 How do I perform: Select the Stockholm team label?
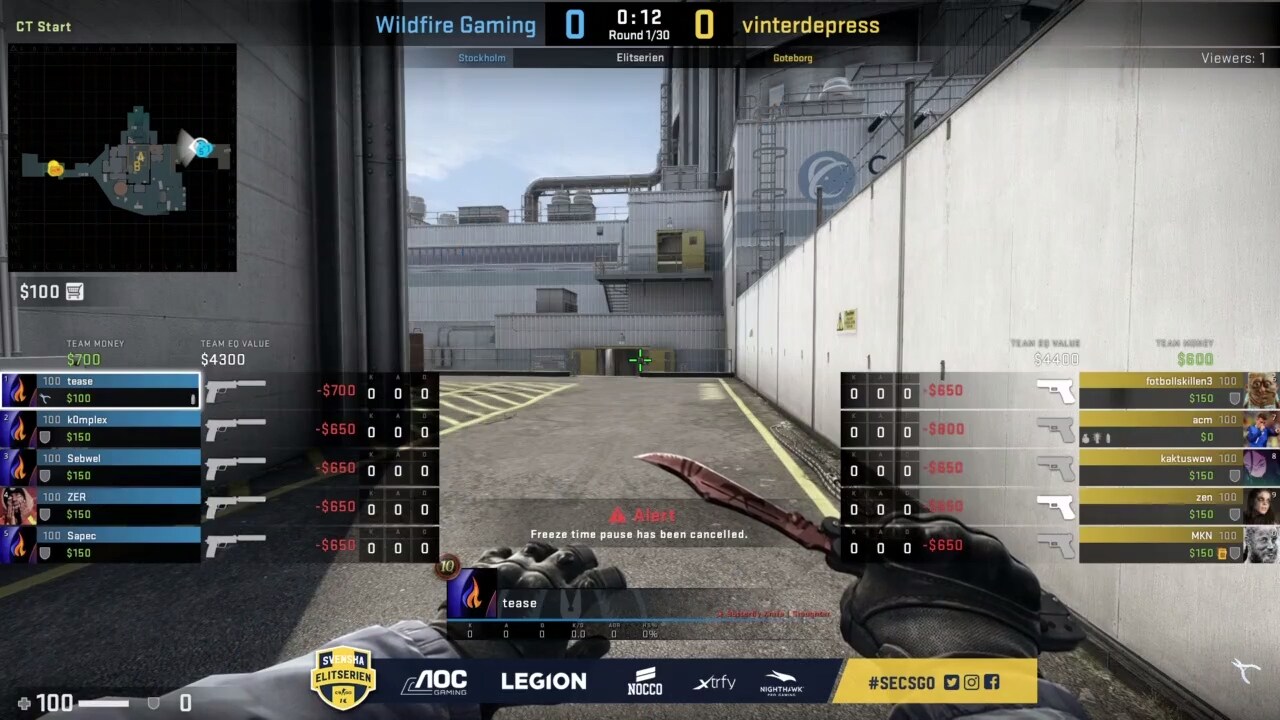pyautogui.click(x=482, y=57)
